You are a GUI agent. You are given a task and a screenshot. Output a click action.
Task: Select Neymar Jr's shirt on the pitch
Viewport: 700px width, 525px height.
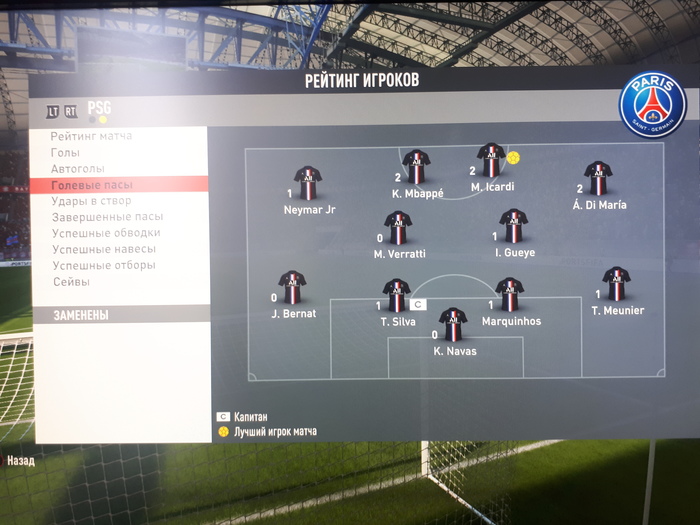coord(308,183)
